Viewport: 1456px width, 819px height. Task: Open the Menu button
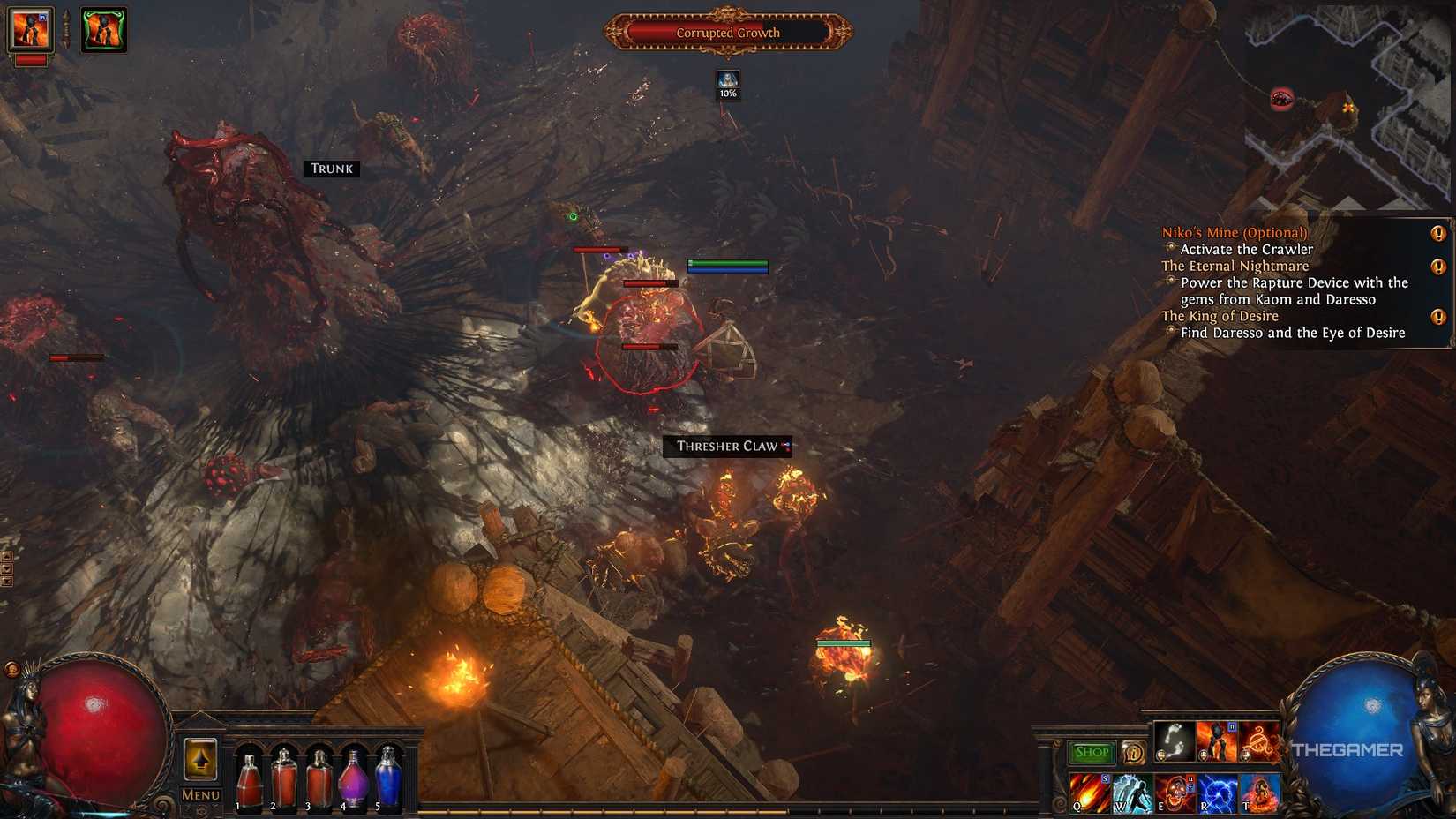200,795
